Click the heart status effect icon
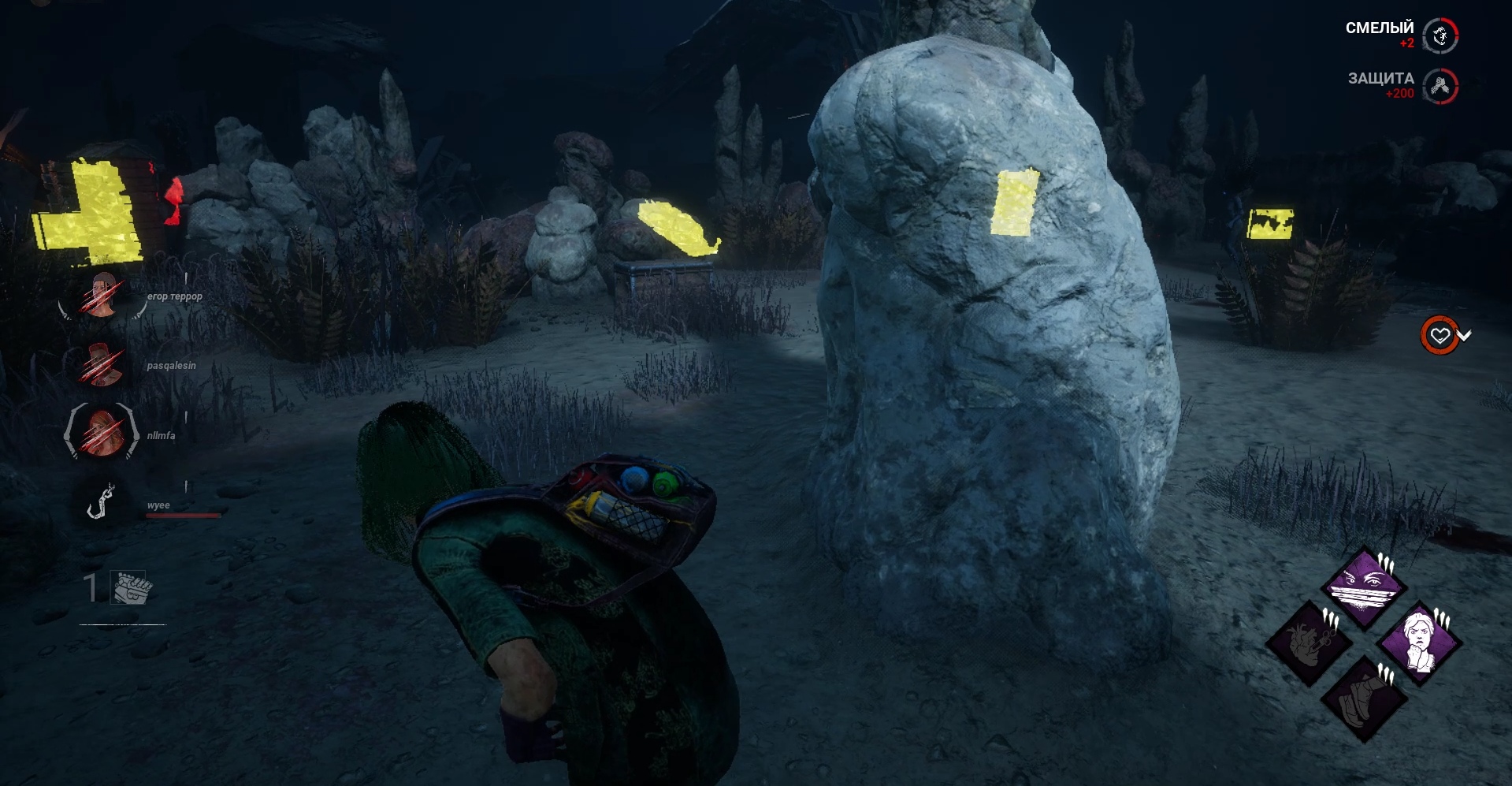1512x786 pixels. [1440, 336]
